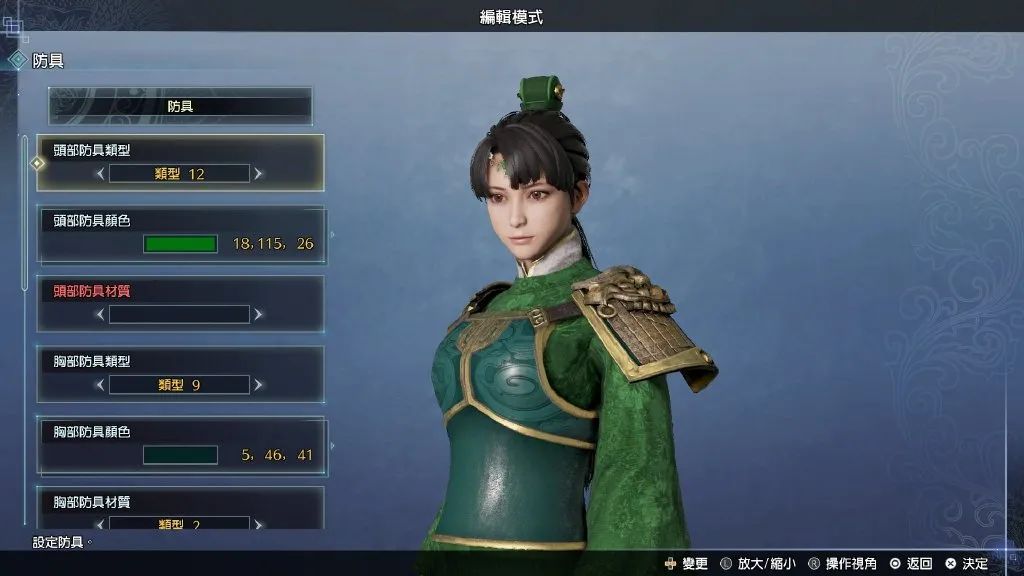
Task: Click left arrow of 頭部防具類型 stepper
Action: coord(100,174)
